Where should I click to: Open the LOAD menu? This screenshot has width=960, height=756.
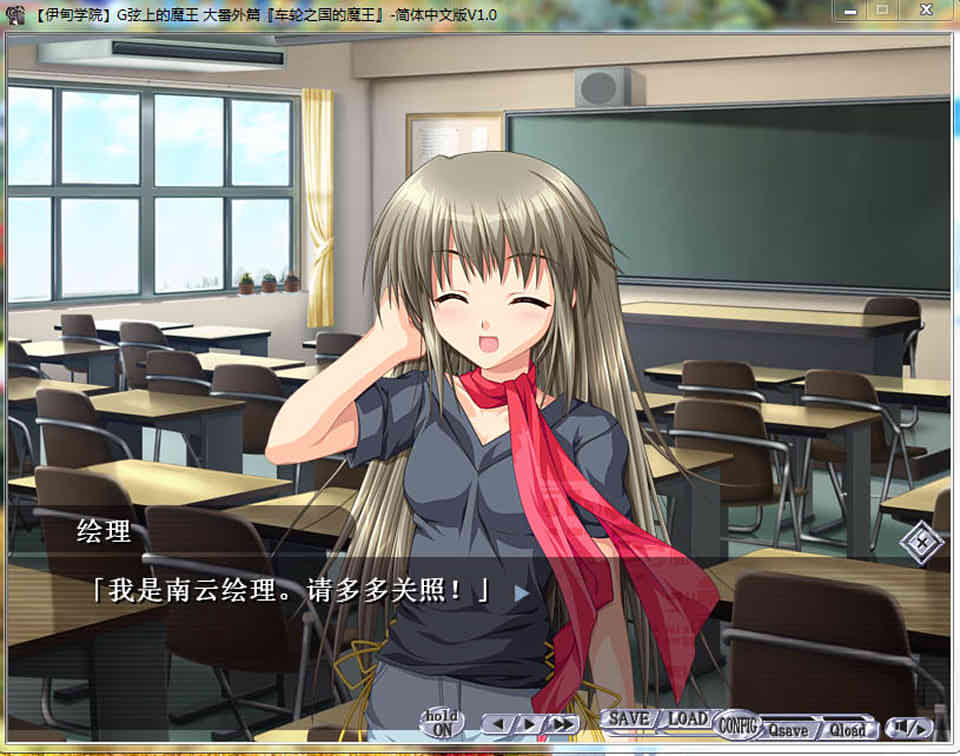(687, 719)
